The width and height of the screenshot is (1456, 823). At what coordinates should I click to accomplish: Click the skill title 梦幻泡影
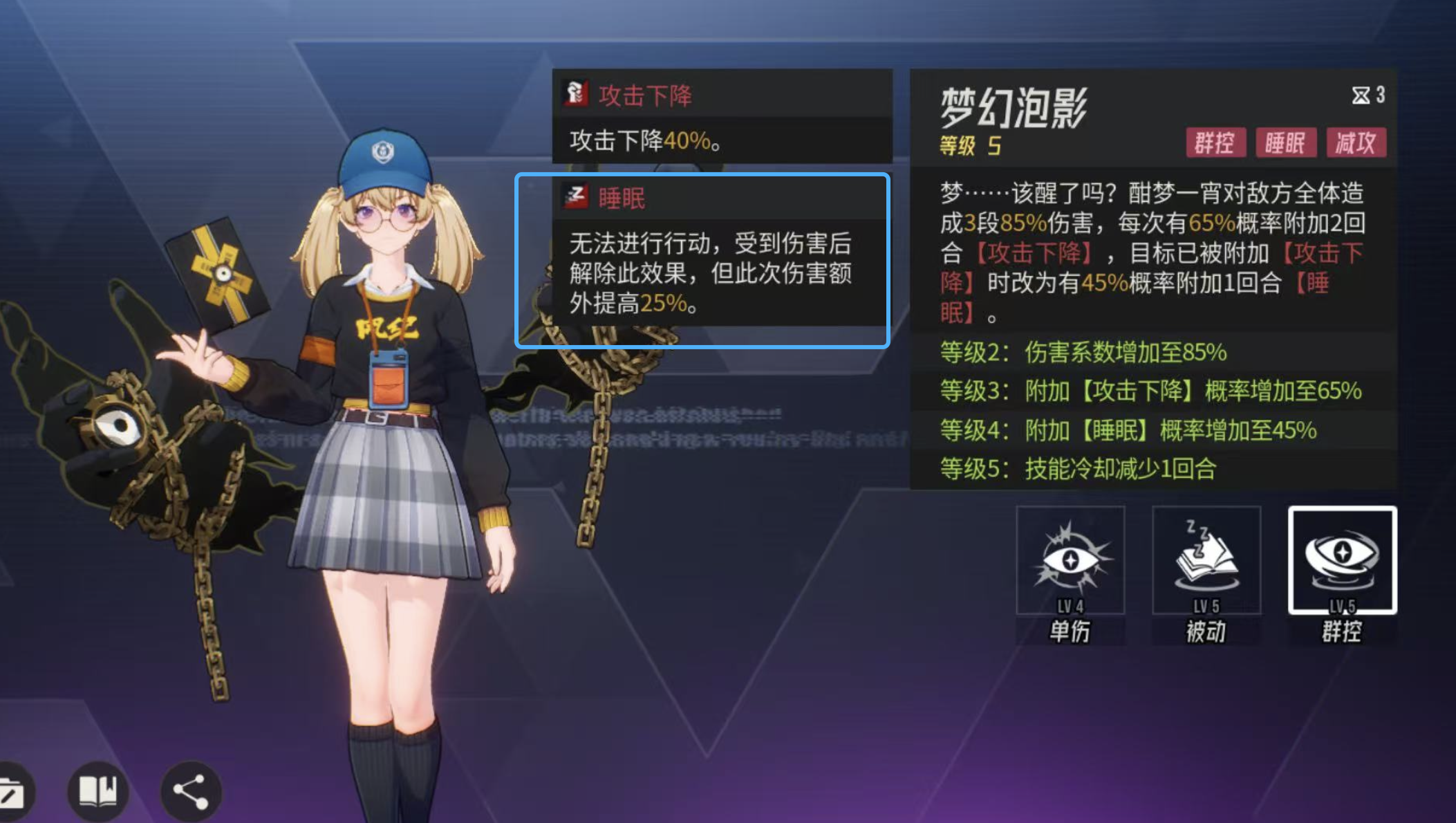tap(1014, 107)
